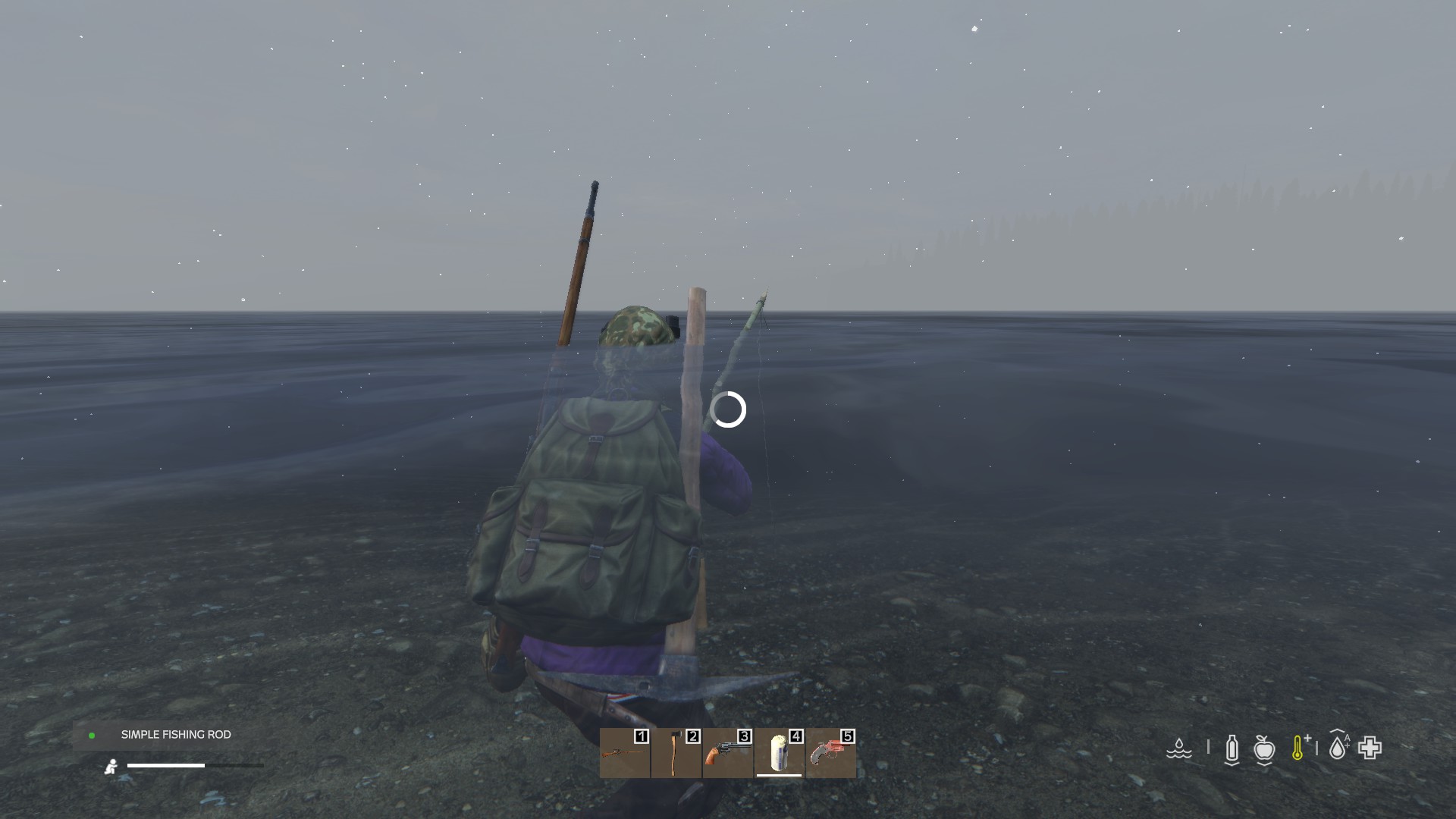Viewport: 1456px width, 819px height.
Task: Click the SIMPLE FISHING ROD item label
Action: tap(175, 734)
